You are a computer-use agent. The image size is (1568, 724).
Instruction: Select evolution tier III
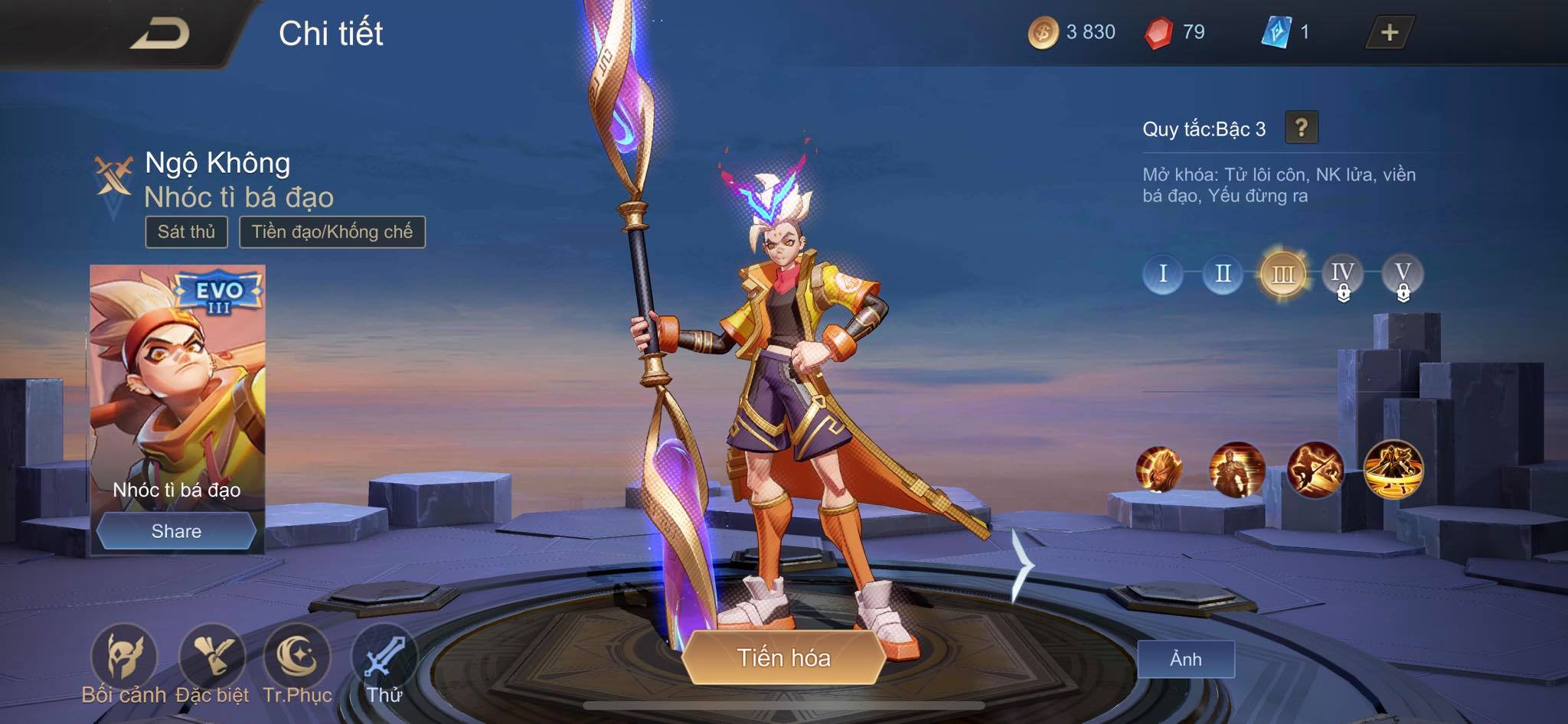pyautogui.click(x=1282, y=274)
